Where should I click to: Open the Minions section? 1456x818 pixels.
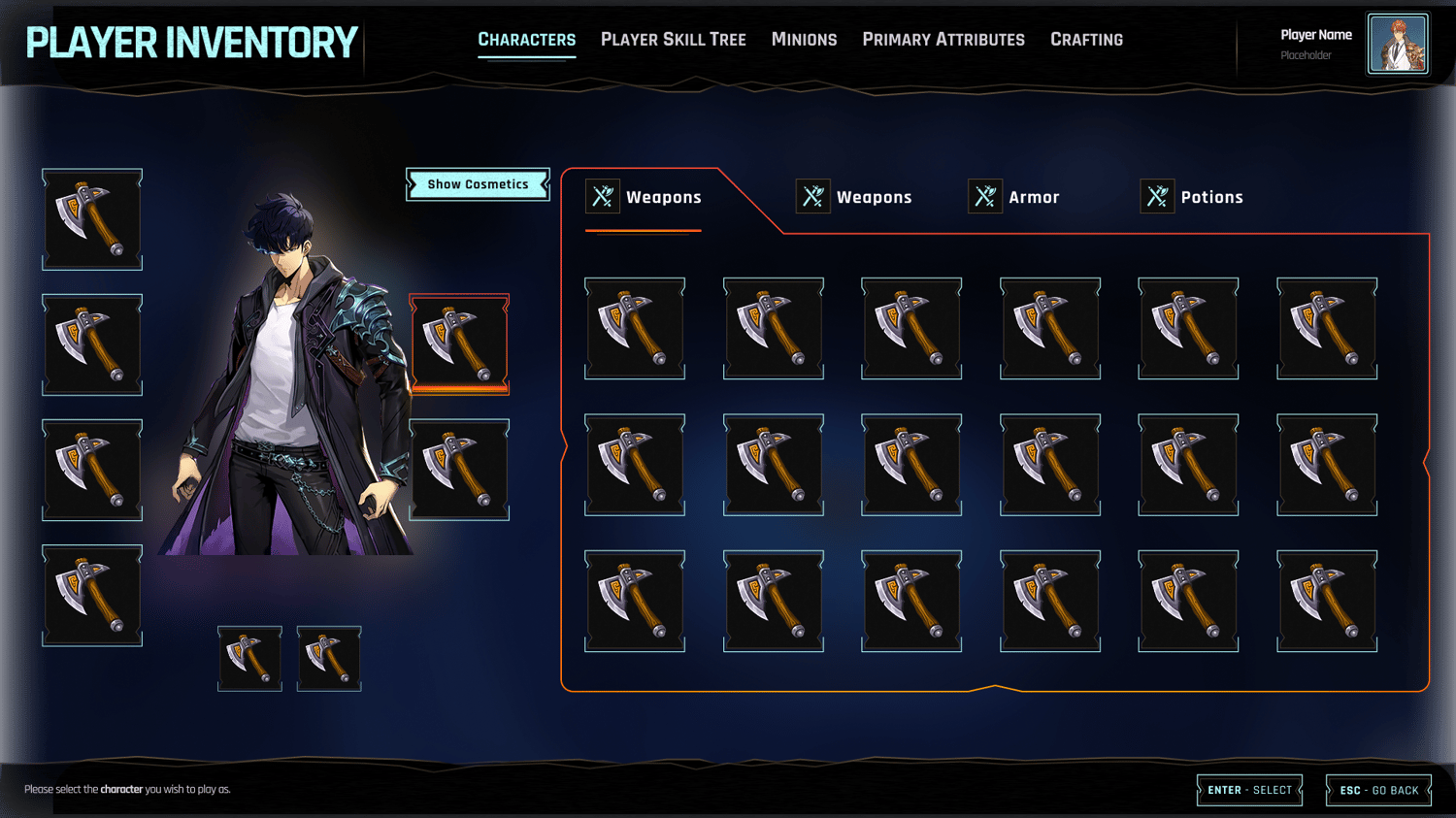tap(804, 40)
